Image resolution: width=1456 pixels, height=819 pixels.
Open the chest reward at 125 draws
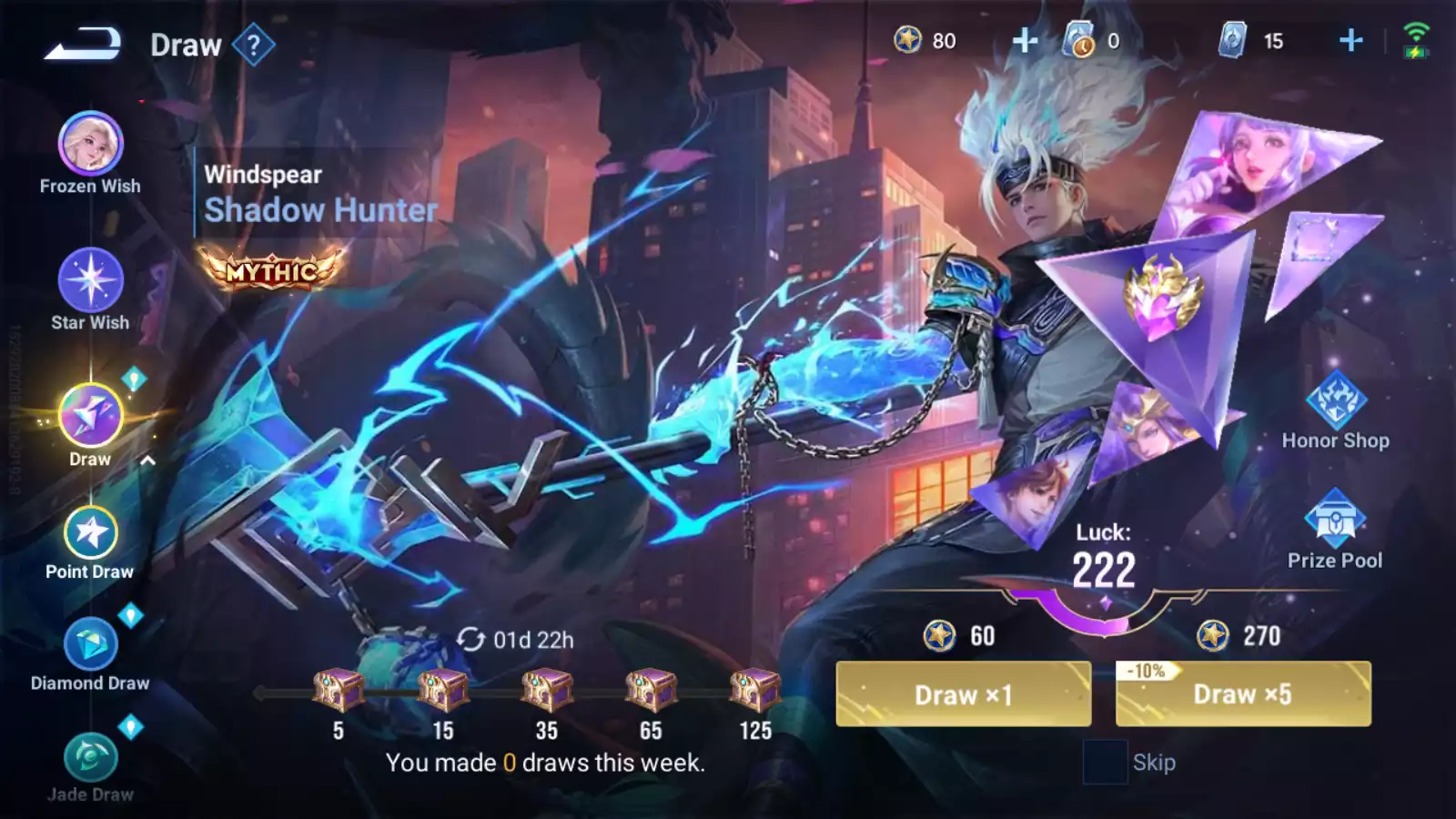tap(757, 692)
